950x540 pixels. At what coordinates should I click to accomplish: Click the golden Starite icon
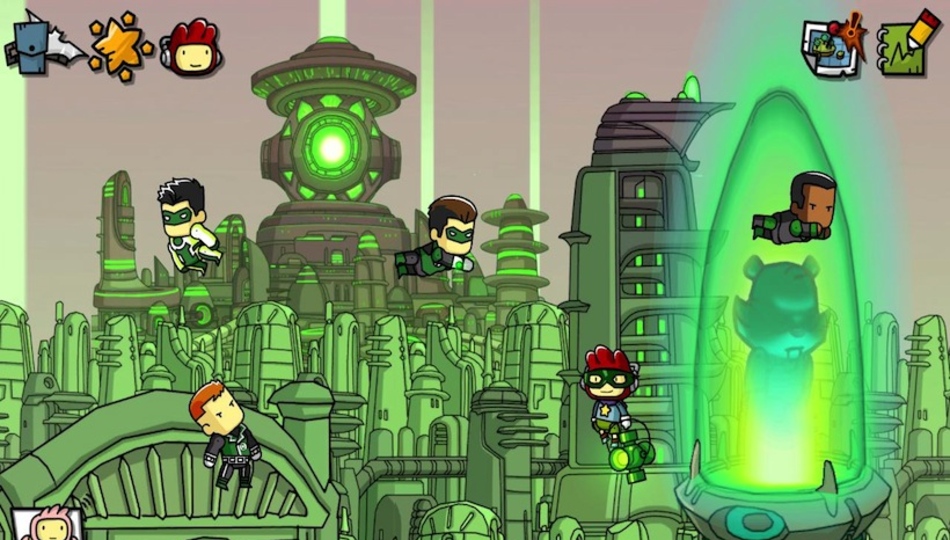(x=120, y=46)
